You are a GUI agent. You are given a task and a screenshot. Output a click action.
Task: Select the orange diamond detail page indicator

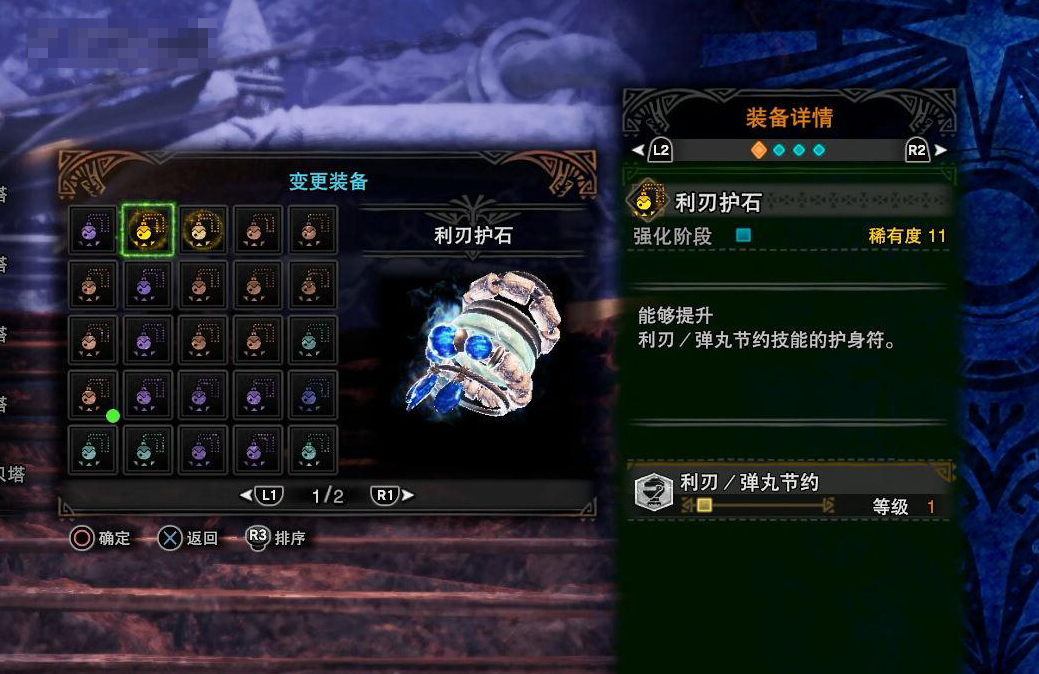click(x=759, y=150)
